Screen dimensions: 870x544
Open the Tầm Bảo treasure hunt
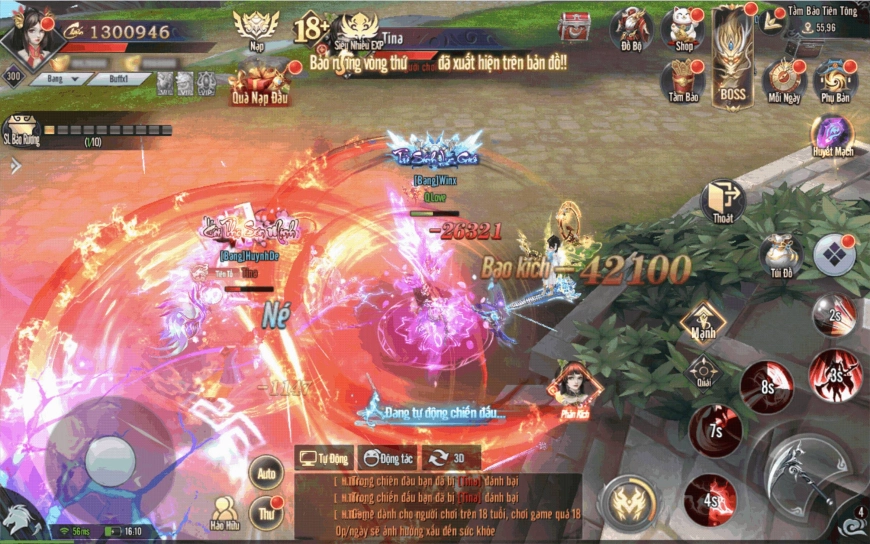(x=684, y=80)
